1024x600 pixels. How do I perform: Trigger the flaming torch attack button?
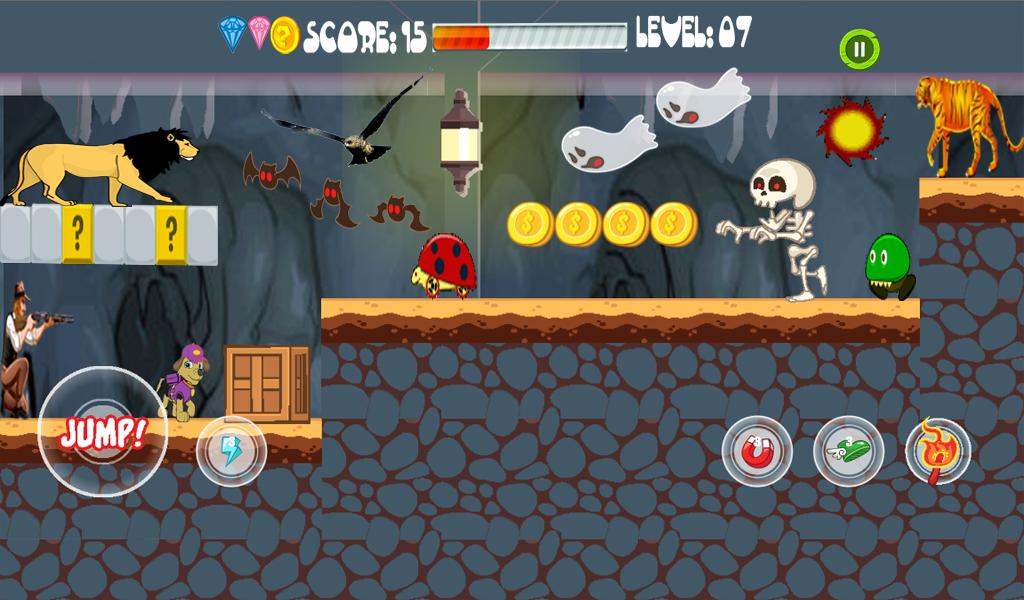[x=938, y=451]
